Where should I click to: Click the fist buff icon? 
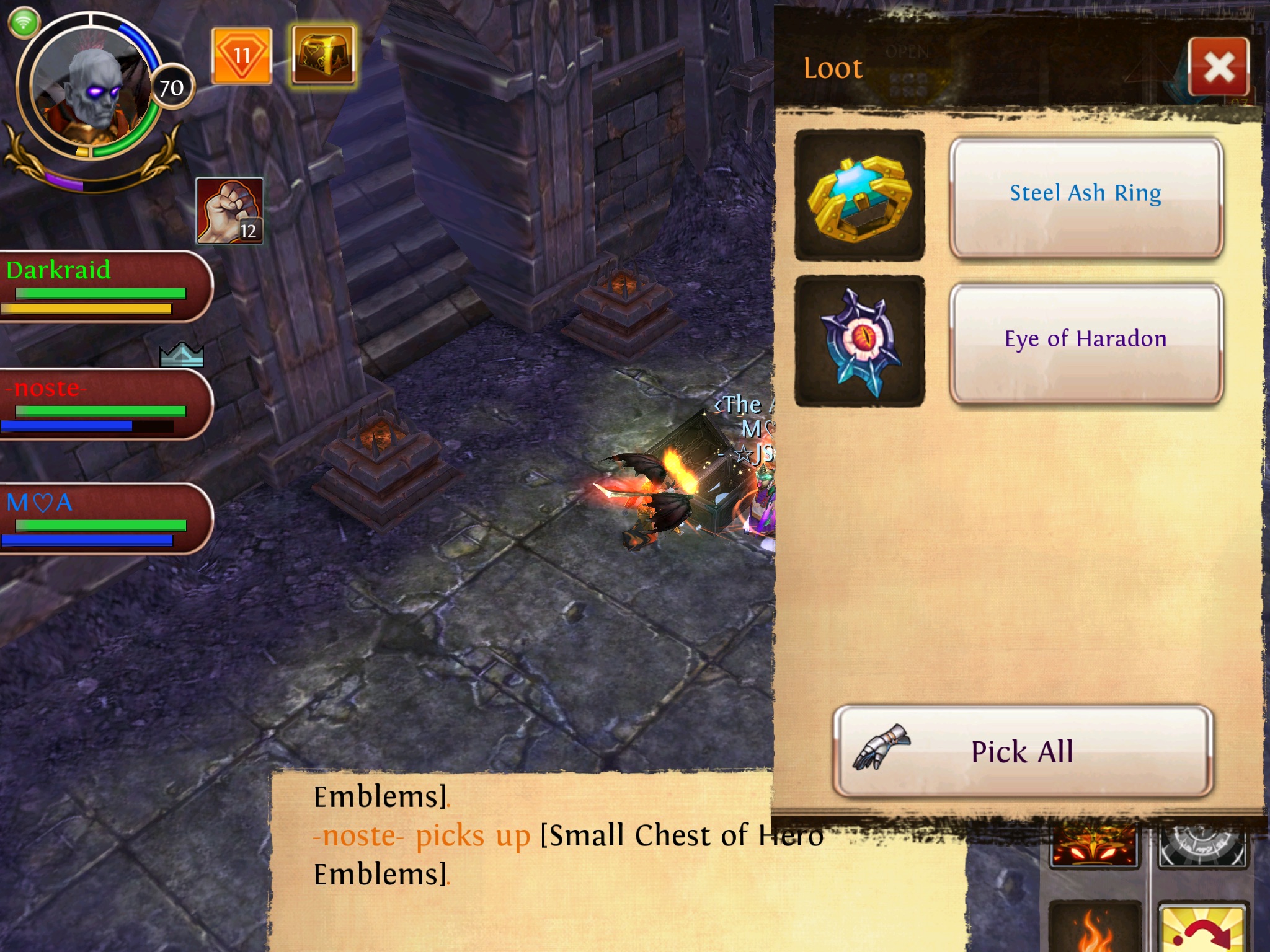229,211
